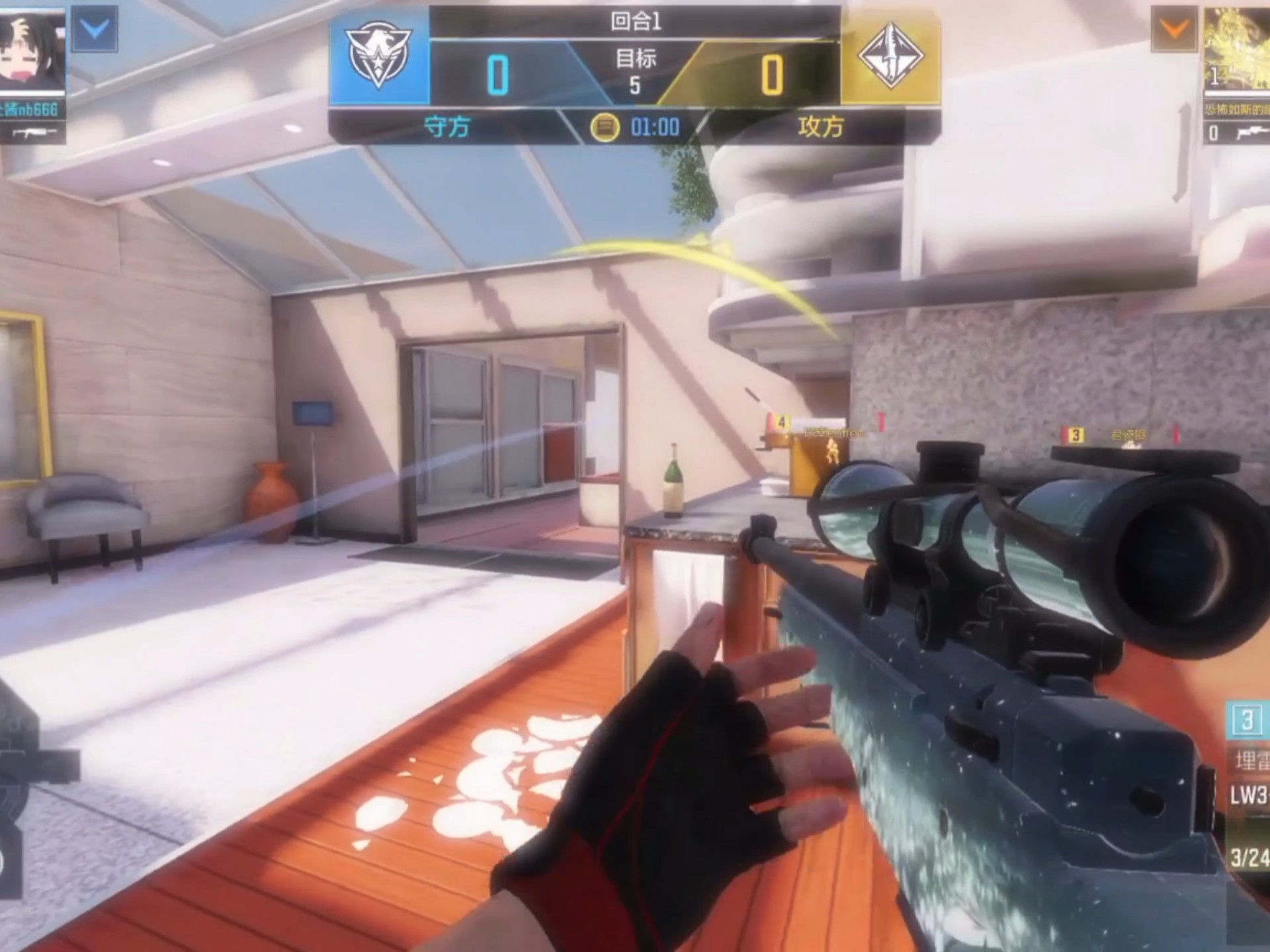Expand the blue team player list arrow

95,30
